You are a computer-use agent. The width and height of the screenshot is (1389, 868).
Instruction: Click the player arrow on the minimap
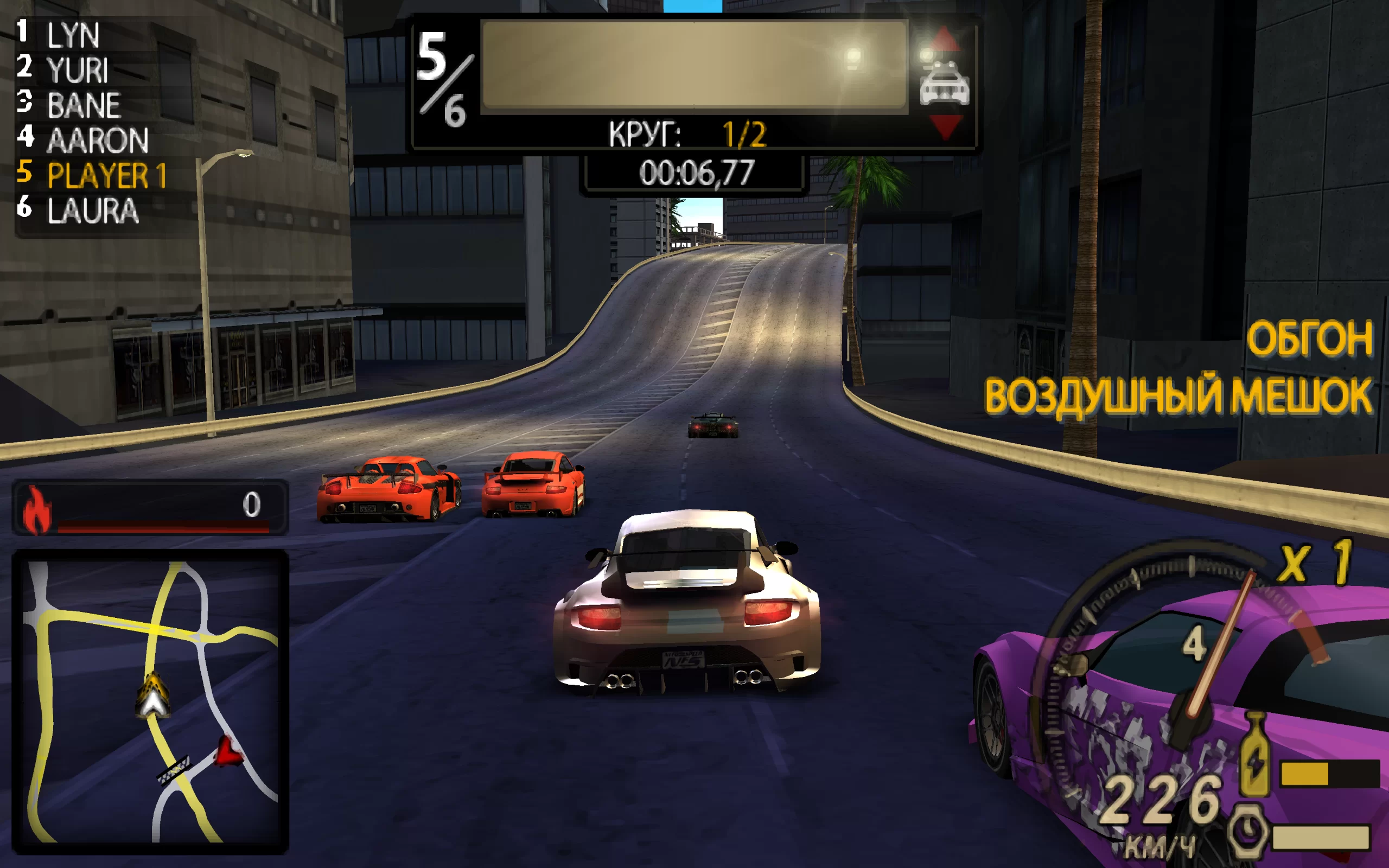pyautogui.click(x=152, y=696)
